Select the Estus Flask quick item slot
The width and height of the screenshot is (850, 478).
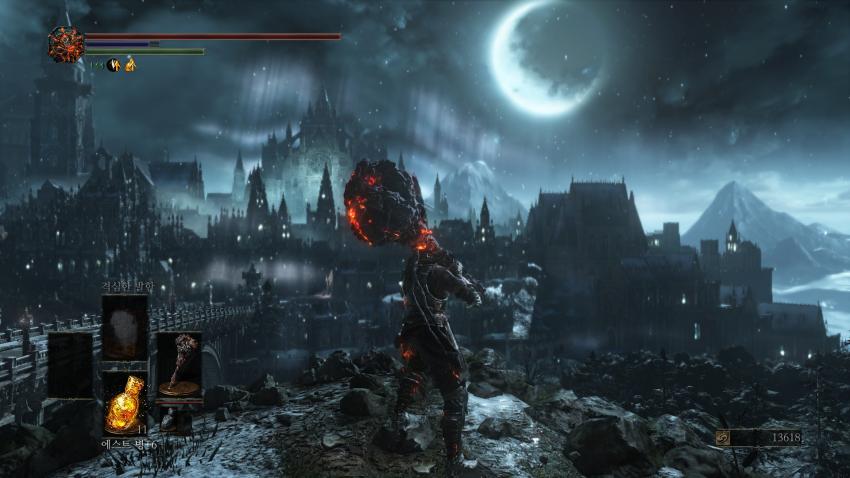125,402
